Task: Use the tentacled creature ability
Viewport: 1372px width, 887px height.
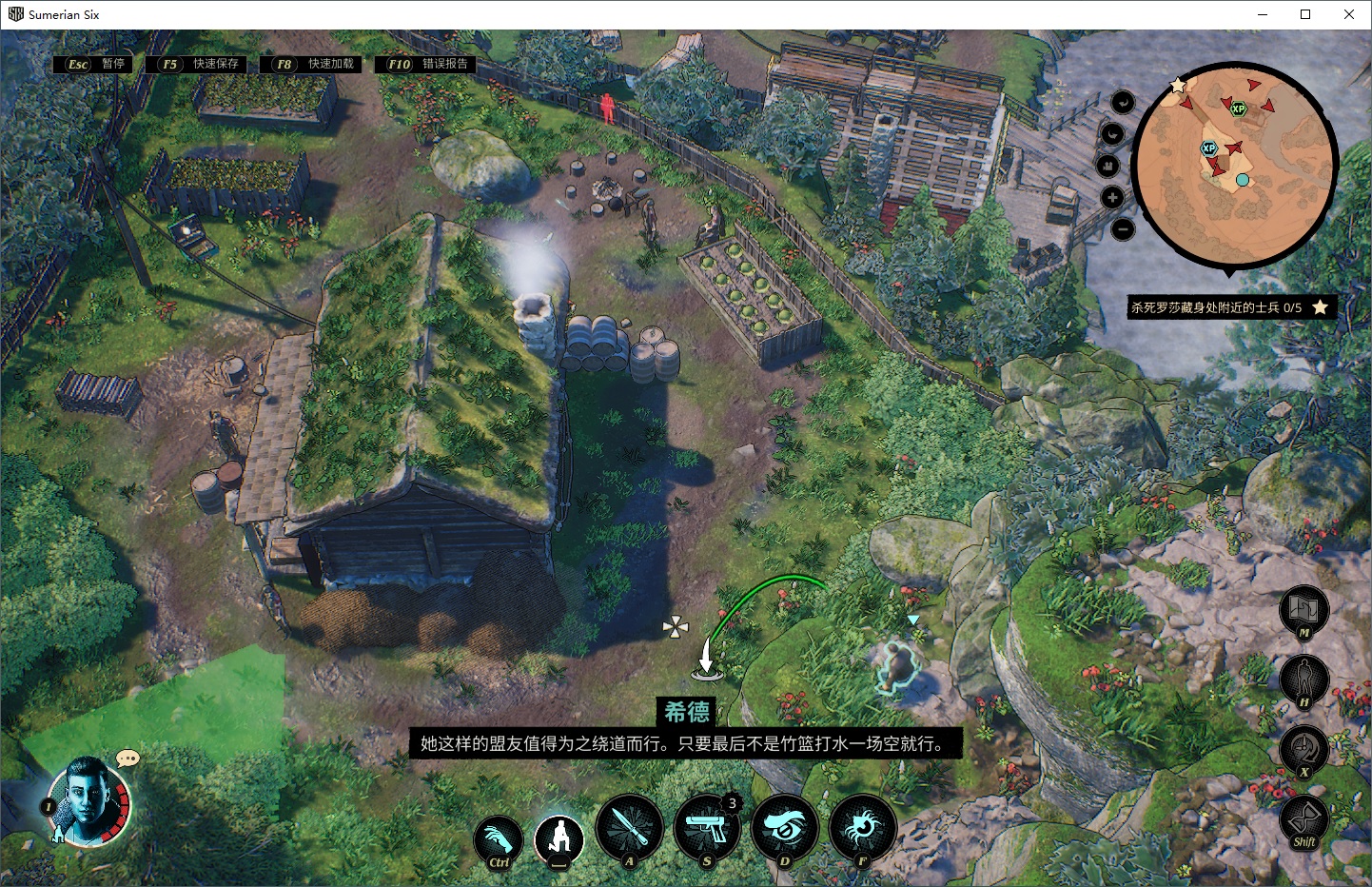Action: pos(862,828)
